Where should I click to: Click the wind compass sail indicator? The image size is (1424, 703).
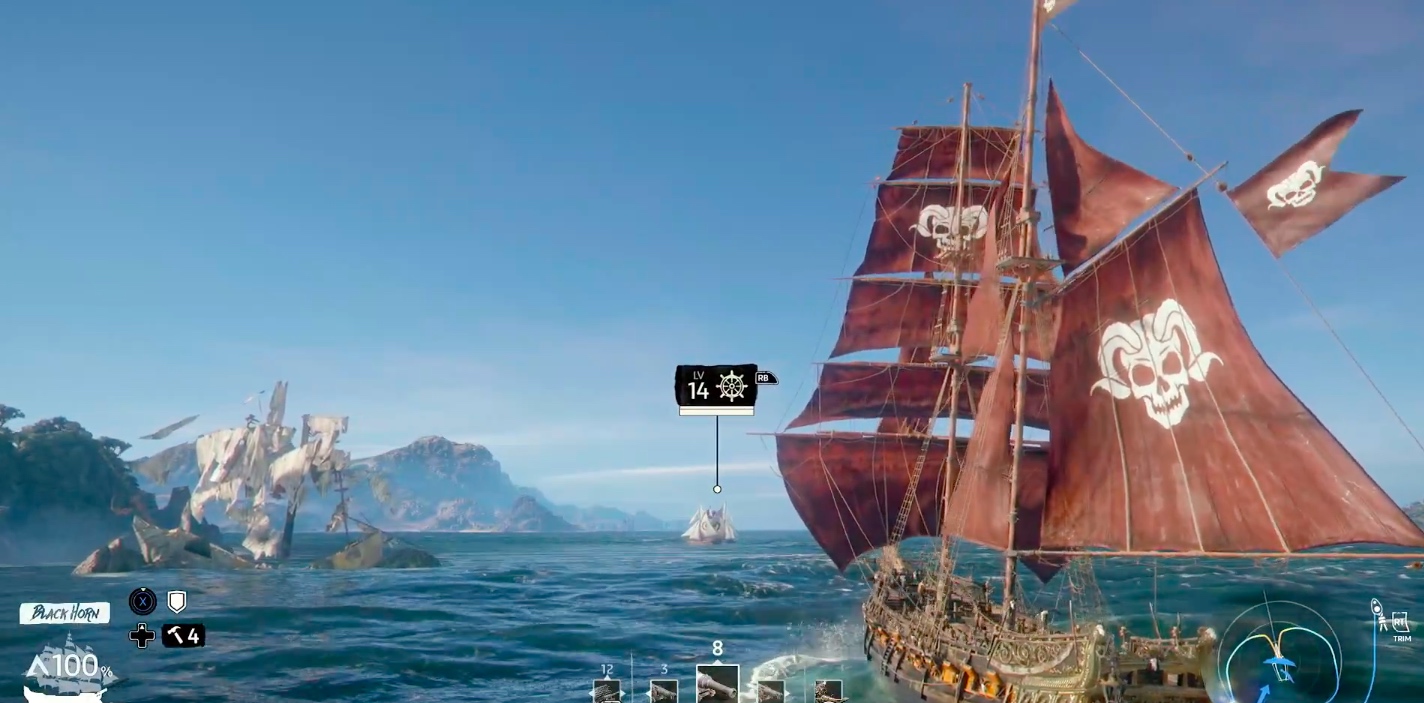(1279, 654)
